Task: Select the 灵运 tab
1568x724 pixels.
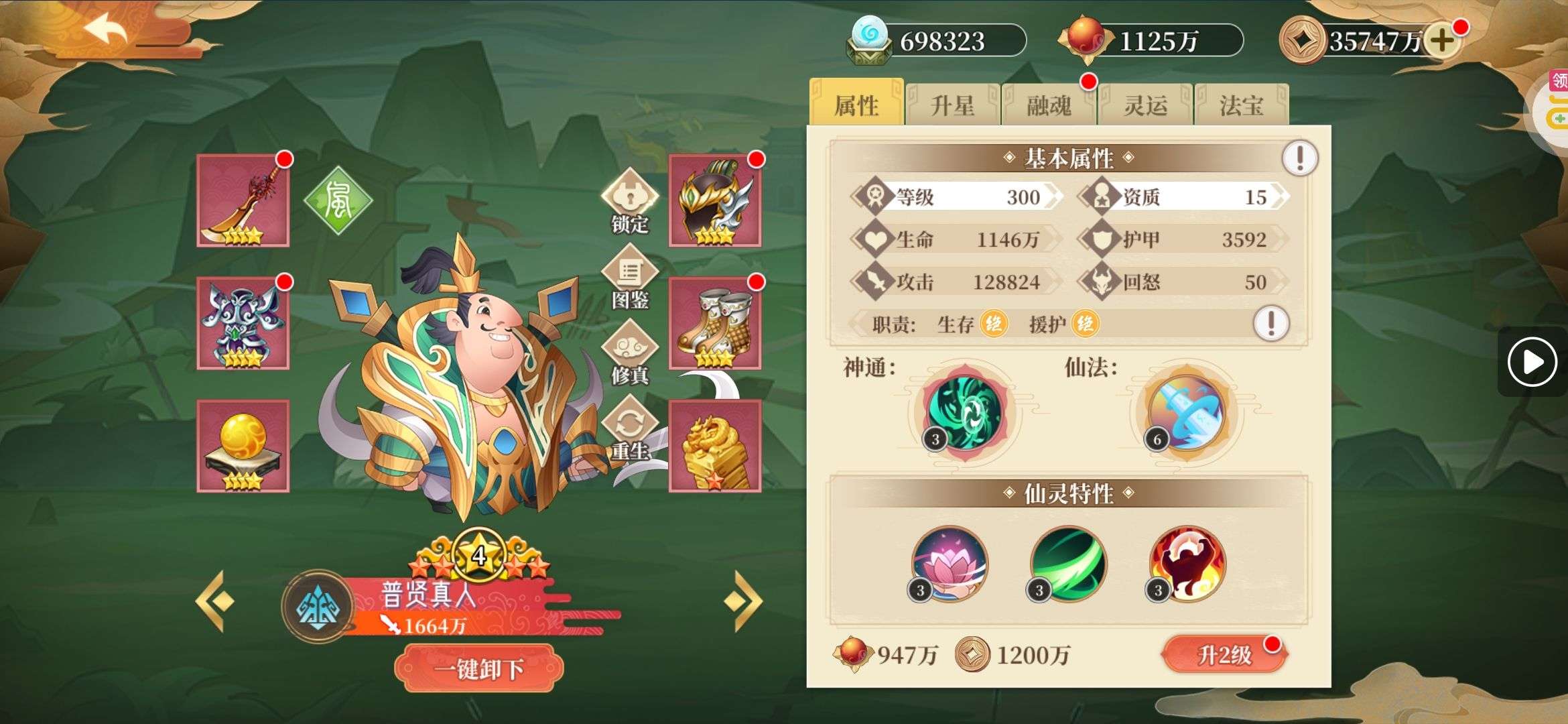Action: click(1145, 105)
